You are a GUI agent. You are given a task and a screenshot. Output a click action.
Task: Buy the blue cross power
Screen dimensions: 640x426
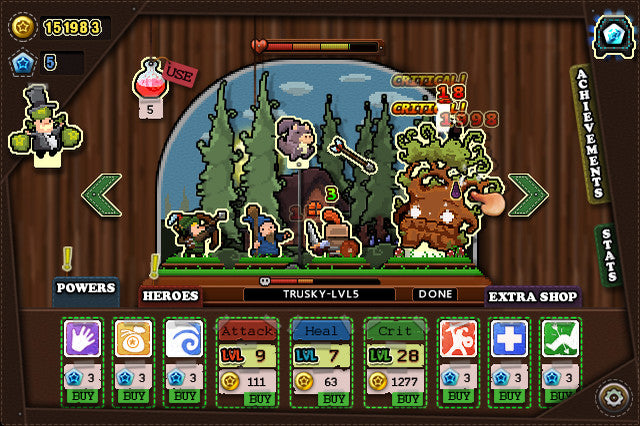pos(509,397)
